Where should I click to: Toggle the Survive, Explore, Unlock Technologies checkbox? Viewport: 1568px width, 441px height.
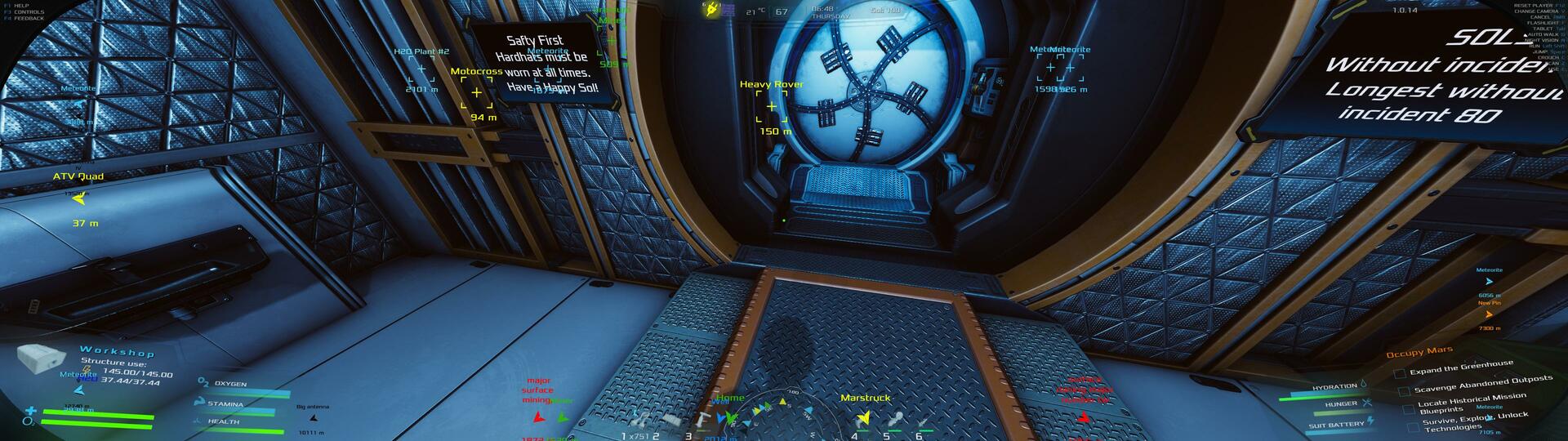[1414, 426]
